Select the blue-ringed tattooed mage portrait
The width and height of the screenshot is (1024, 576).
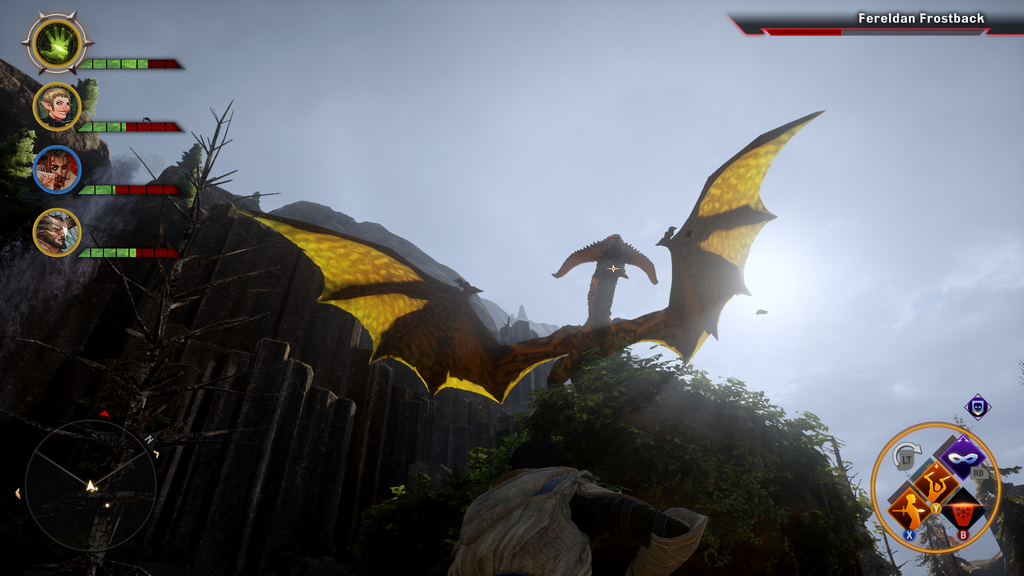pos(57,169)
